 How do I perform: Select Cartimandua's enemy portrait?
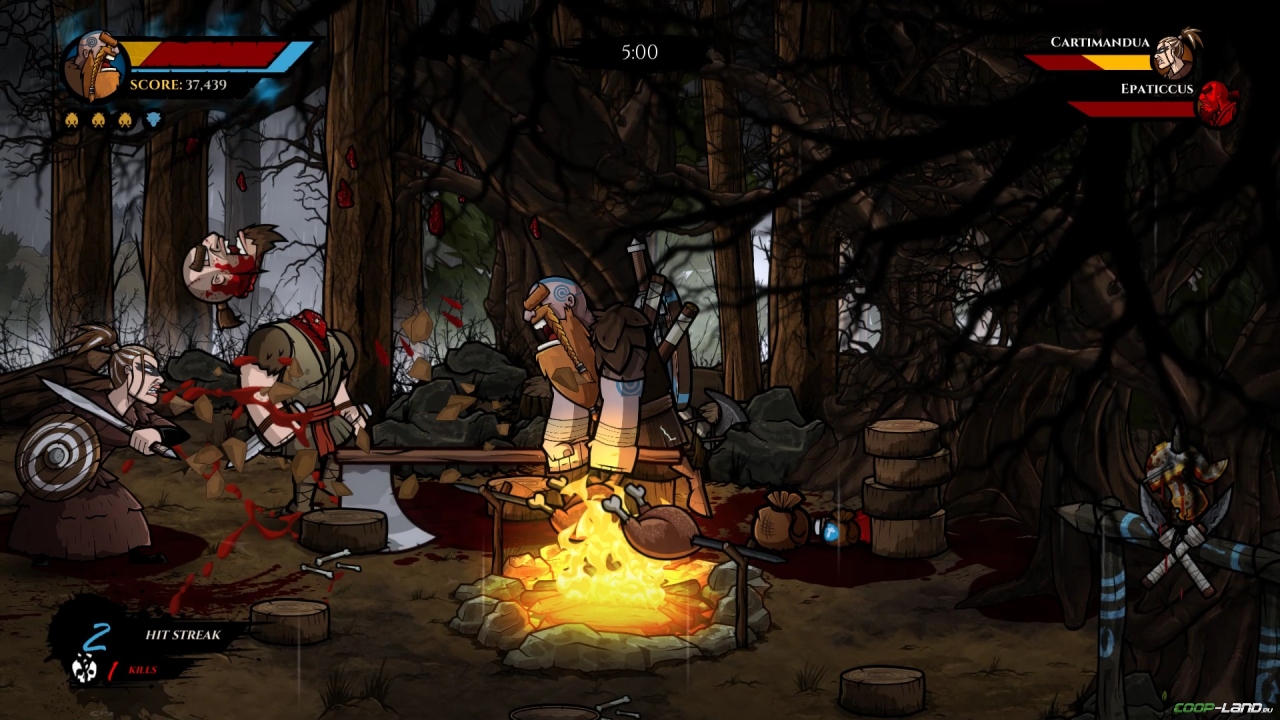1175,54
